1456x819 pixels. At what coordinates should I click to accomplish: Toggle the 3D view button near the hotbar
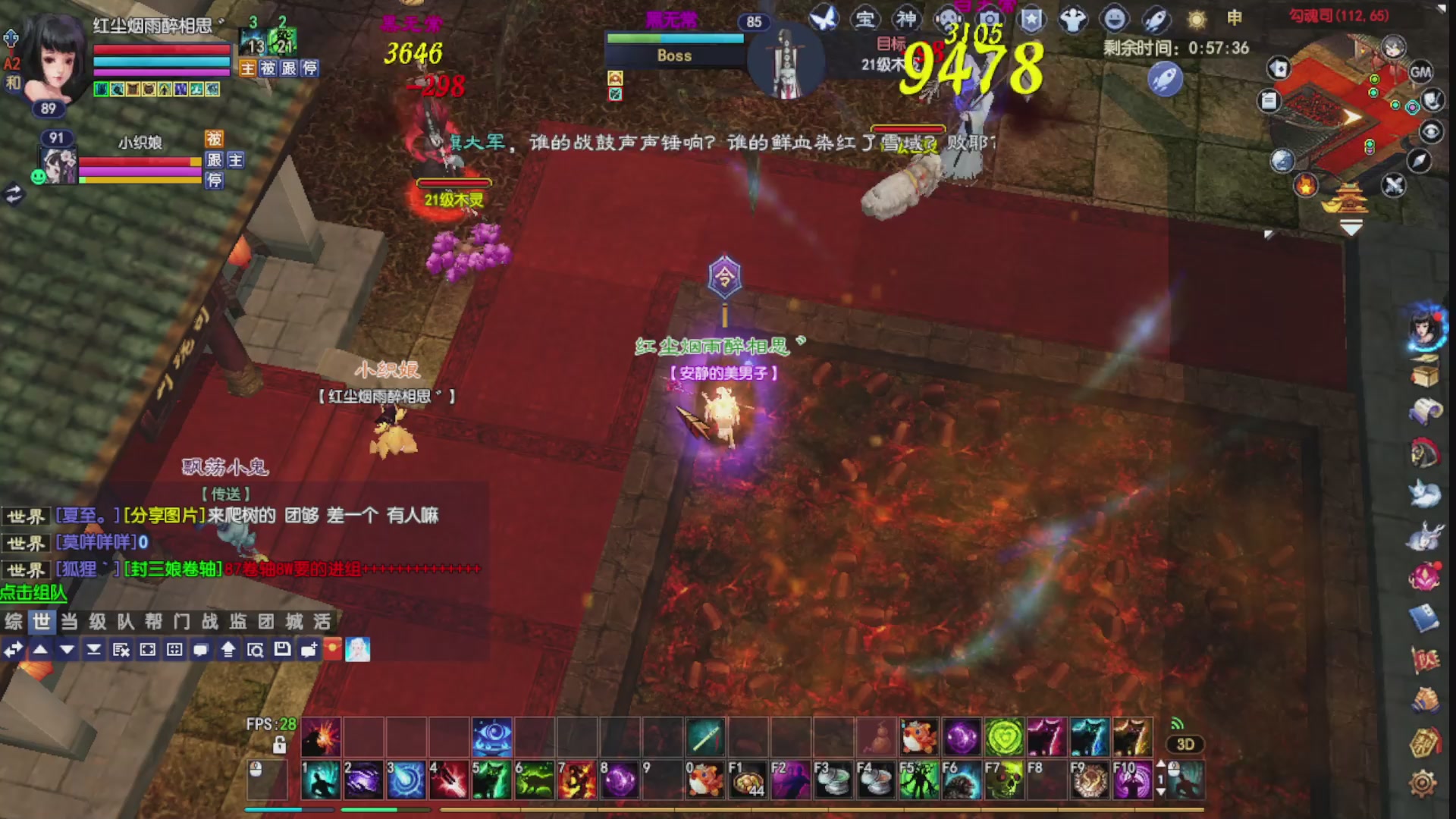1186,745
